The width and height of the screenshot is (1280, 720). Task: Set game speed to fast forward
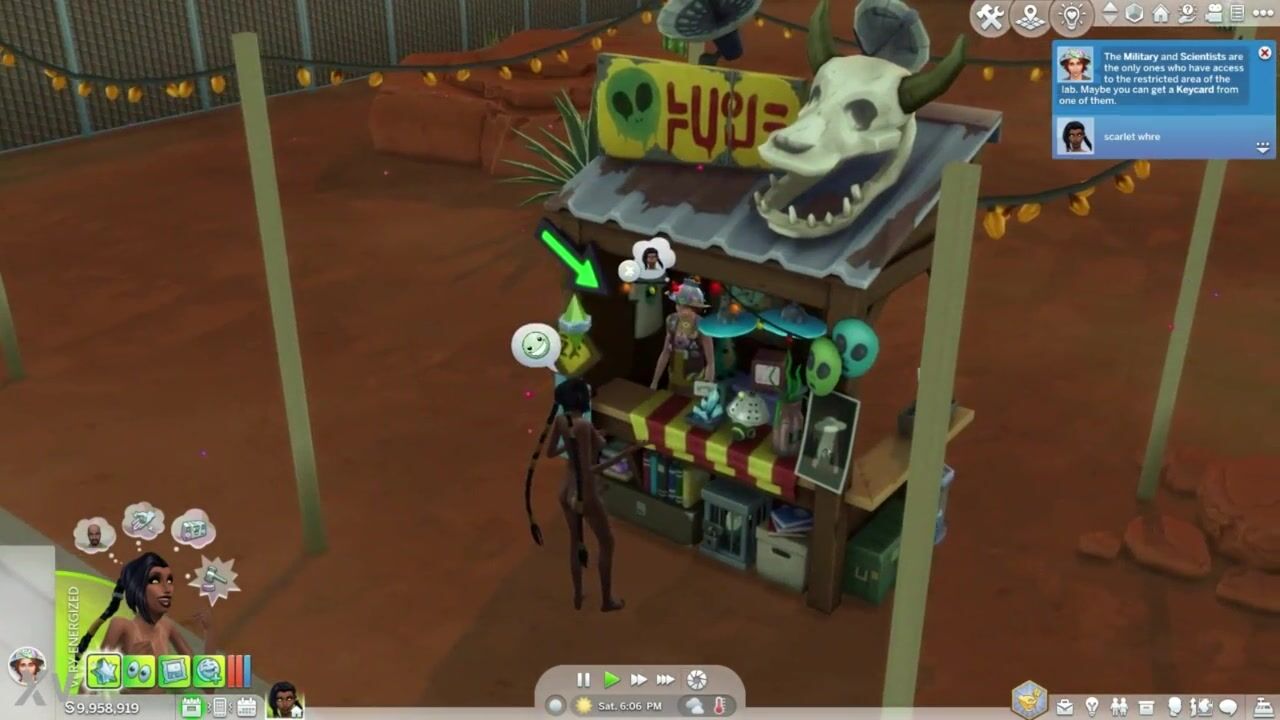point(639,680)
